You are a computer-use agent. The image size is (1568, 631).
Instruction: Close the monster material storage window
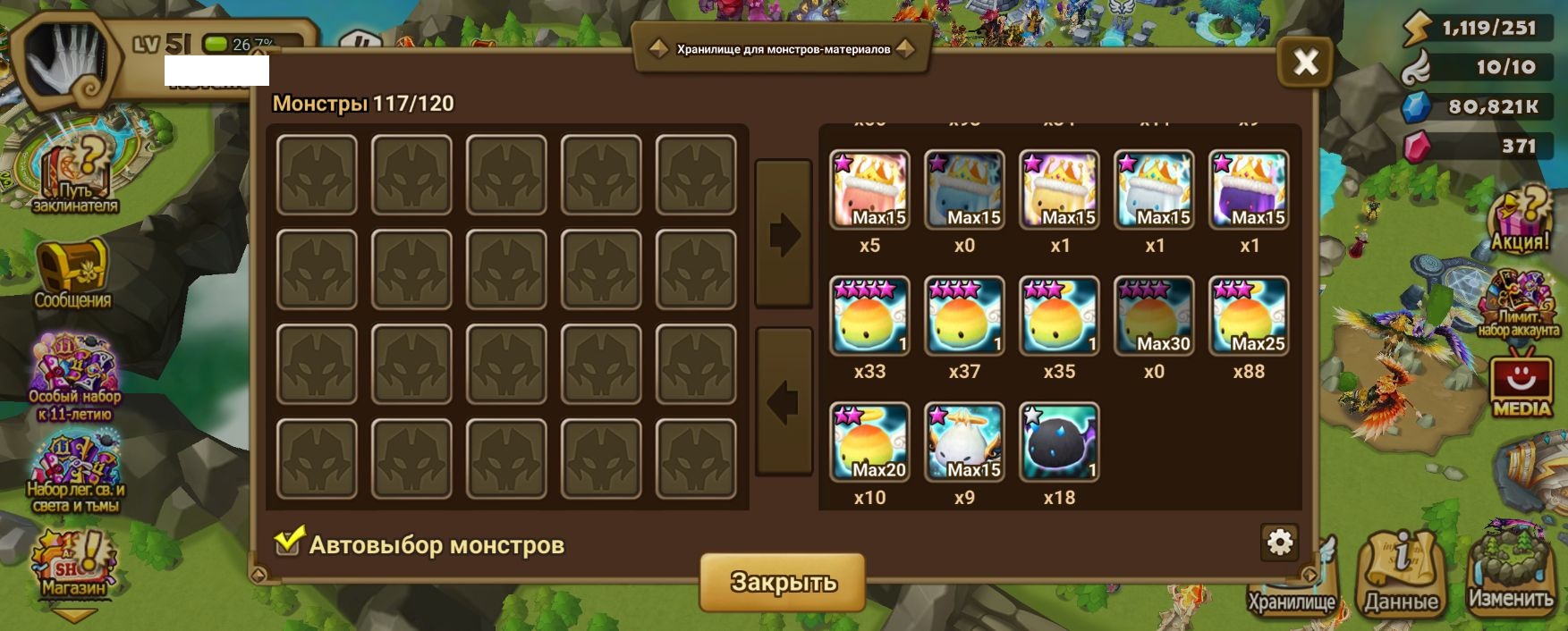1305,62
